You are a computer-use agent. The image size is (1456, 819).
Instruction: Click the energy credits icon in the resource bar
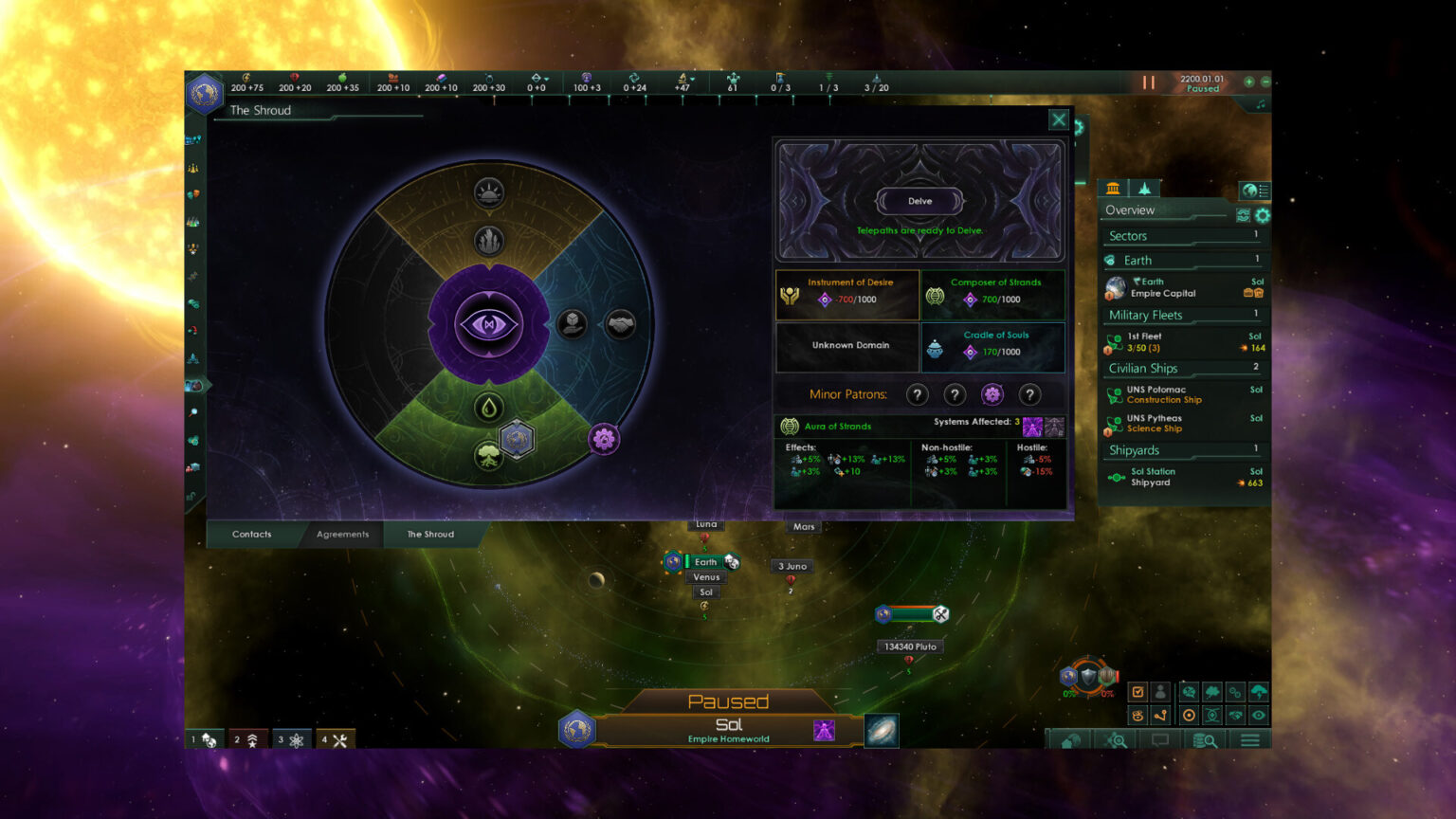point(246,77)
